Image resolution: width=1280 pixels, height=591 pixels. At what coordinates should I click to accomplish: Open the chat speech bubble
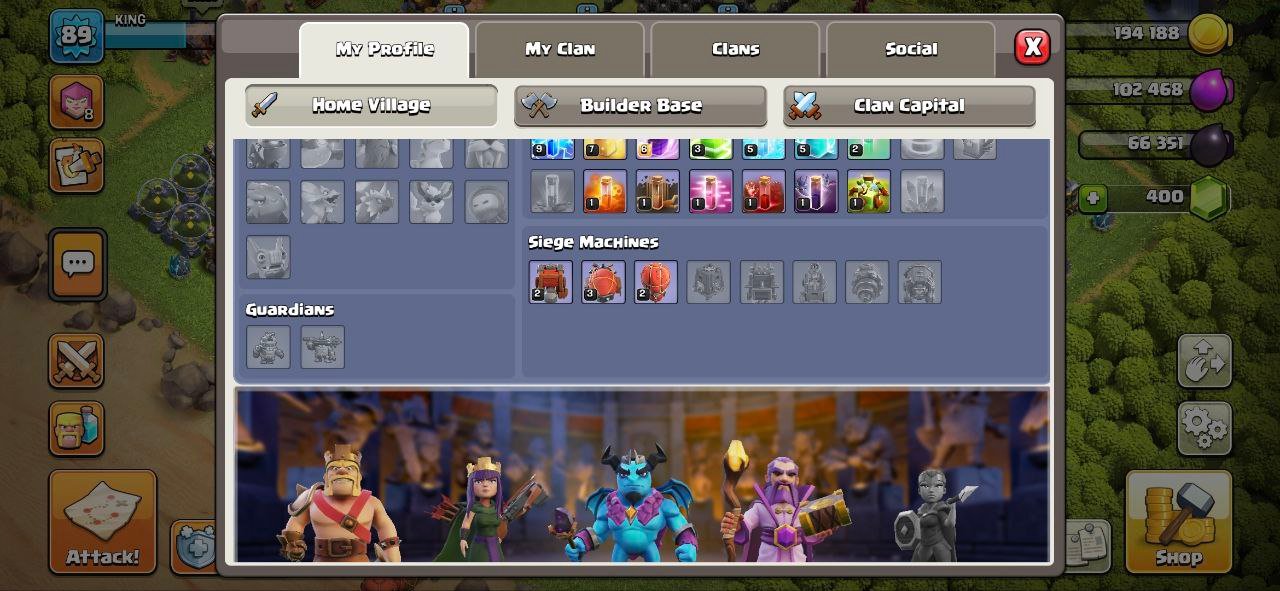(x=77, y=264)
